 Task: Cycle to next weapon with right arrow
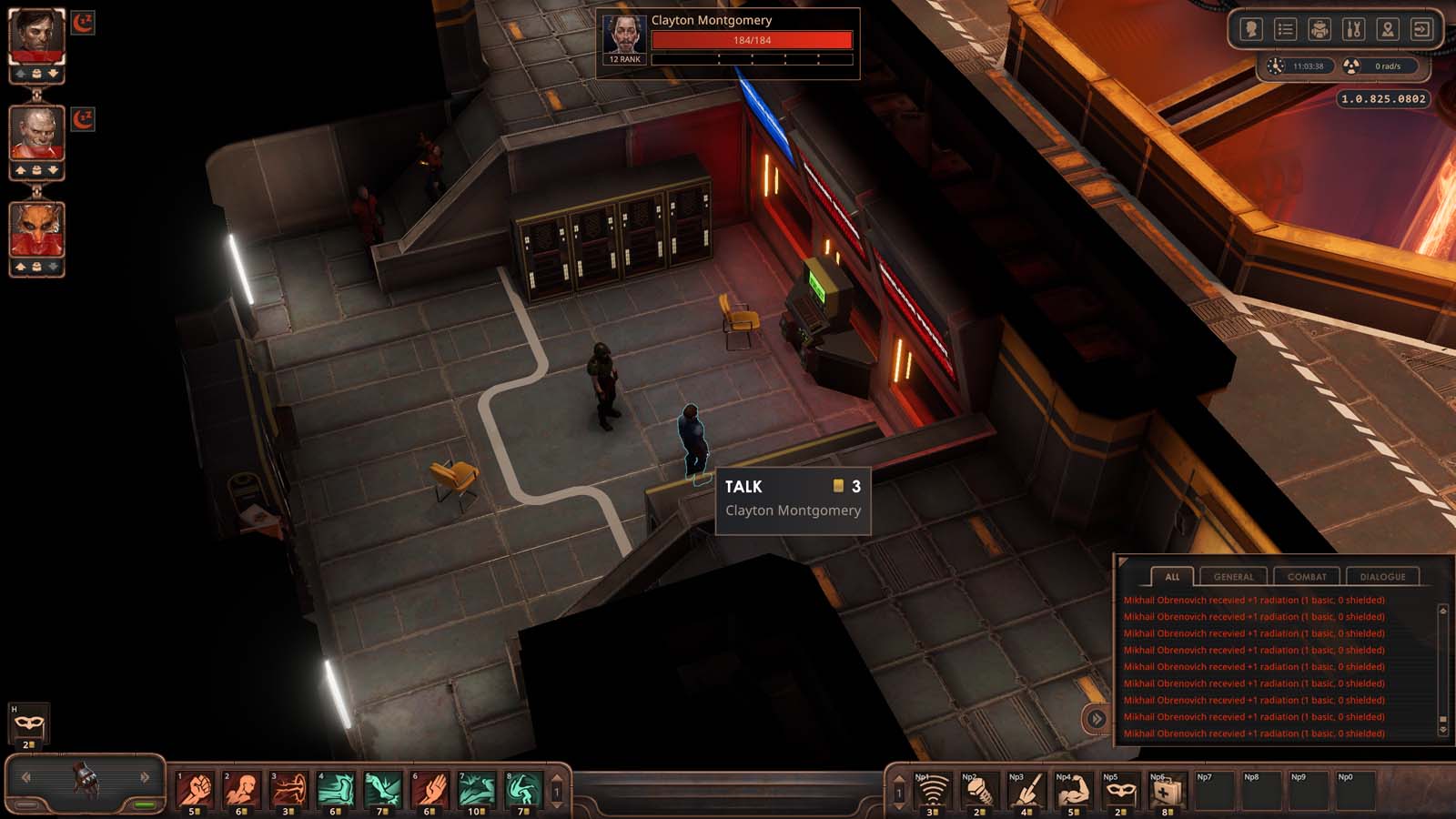click(144, 777)
